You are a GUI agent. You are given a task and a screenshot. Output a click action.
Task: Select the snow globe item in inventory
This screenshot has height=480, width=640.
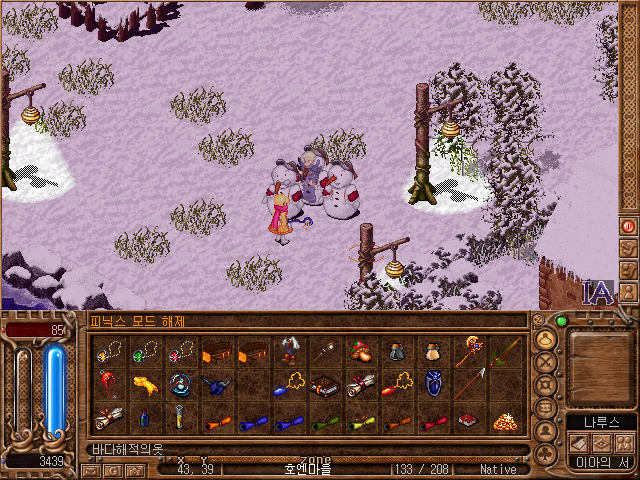(181, 385)
